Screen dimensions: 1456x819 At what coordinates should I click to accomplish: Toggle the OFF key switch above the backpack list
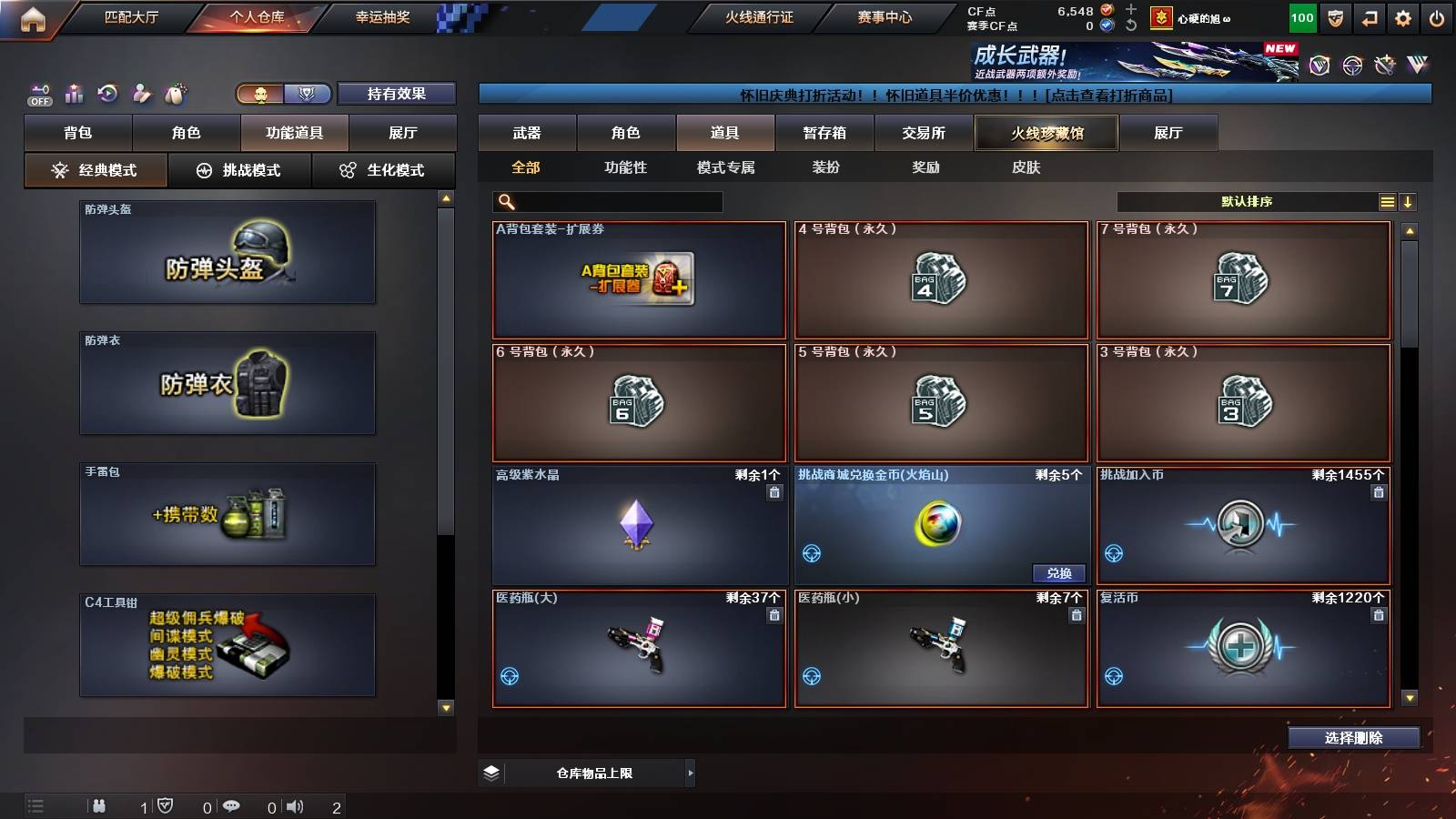pyautogui.click(x=38, y=92)
